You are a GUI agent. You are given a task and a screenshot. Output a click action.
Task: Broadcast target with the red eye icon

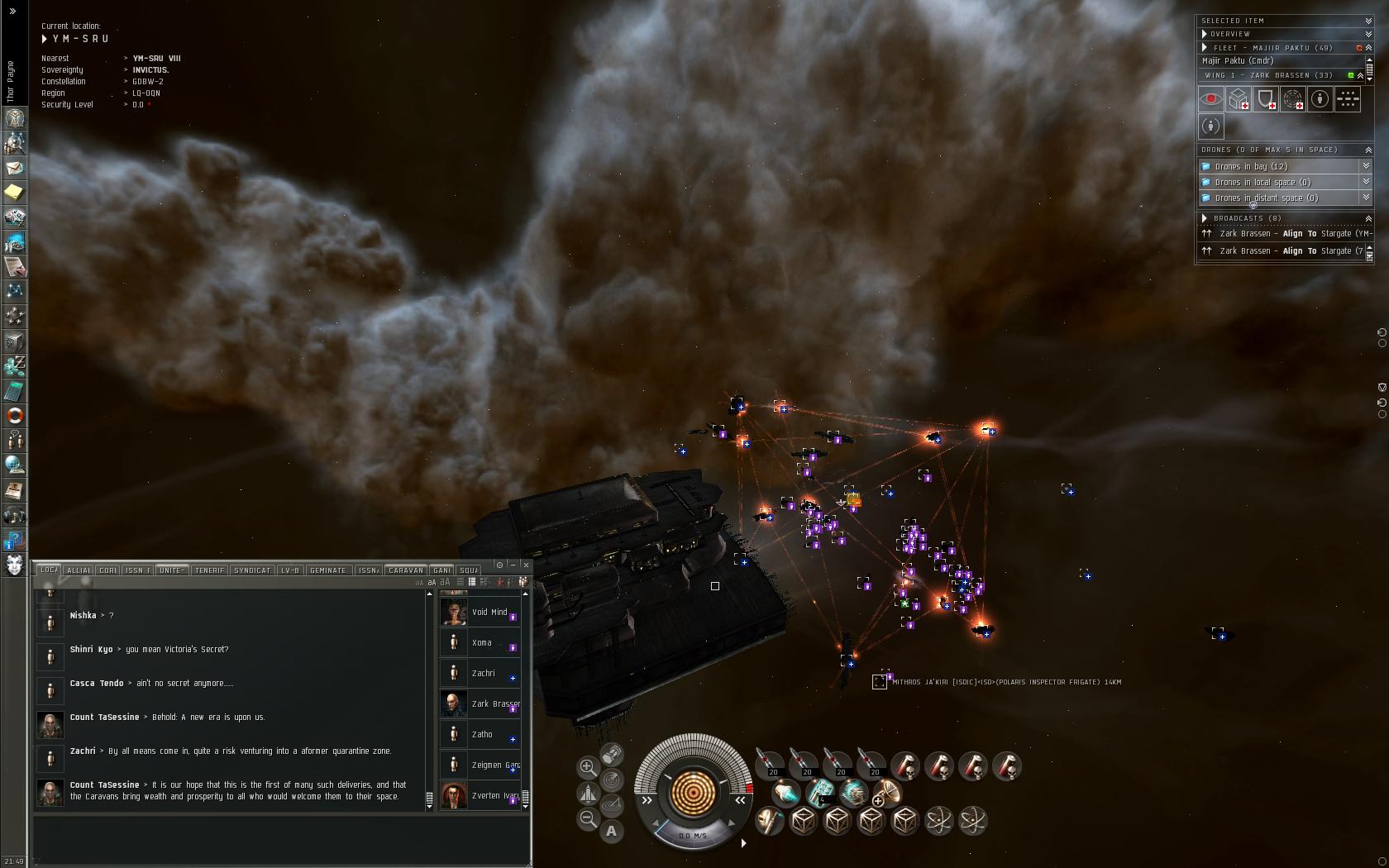[1211, 100]
